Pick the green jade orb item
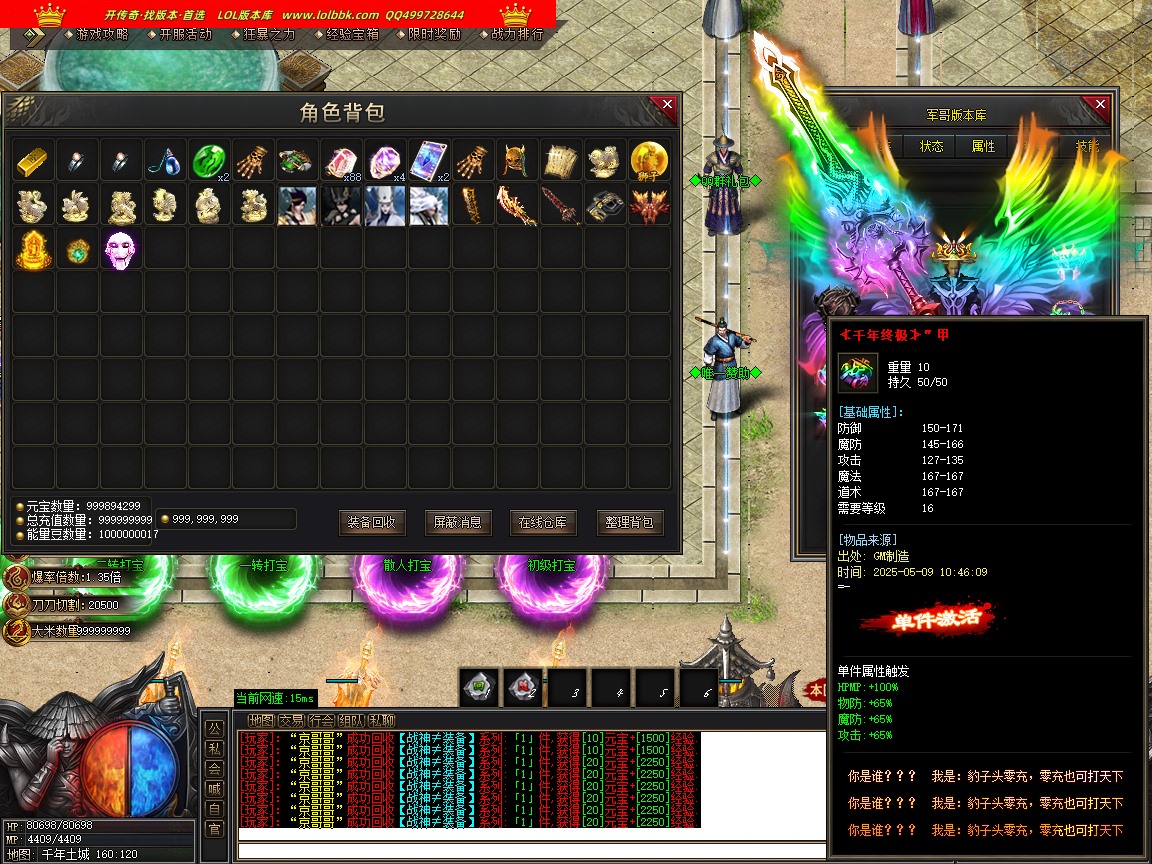 click(x=209, y=160)
